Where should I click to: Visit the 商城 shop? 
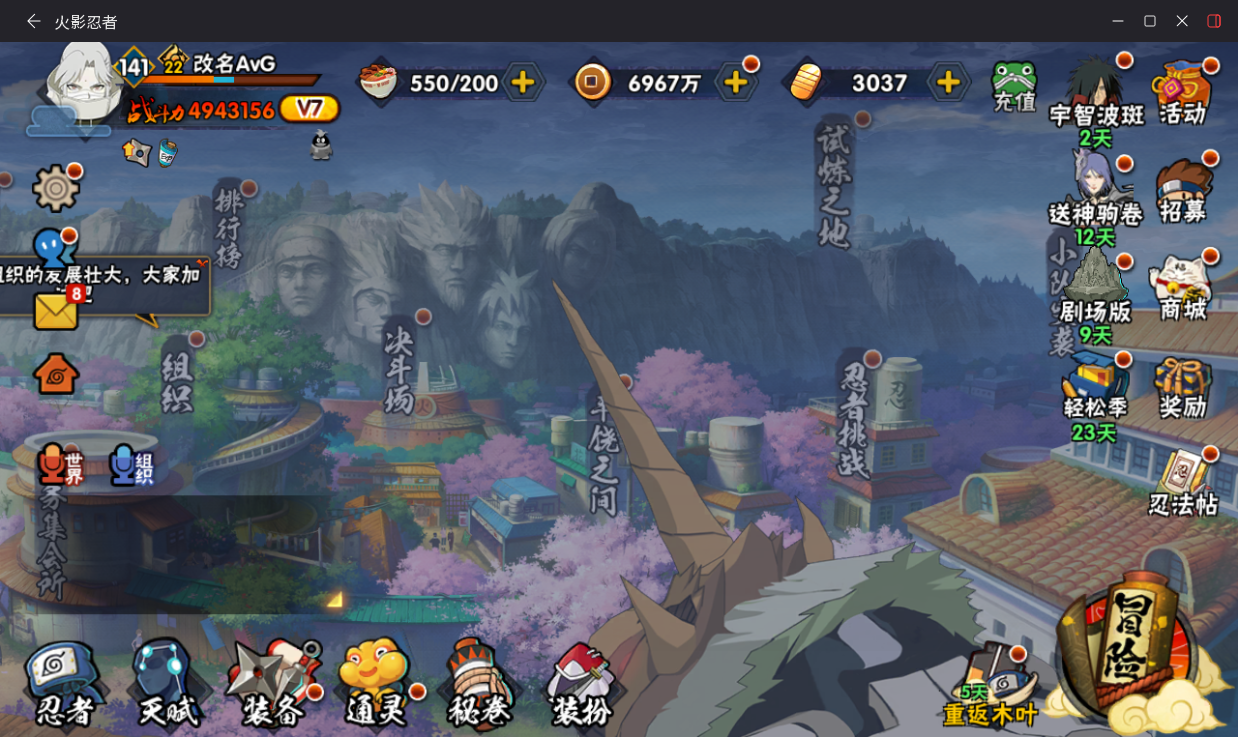pyautogui.click(x=1183, y=289)
